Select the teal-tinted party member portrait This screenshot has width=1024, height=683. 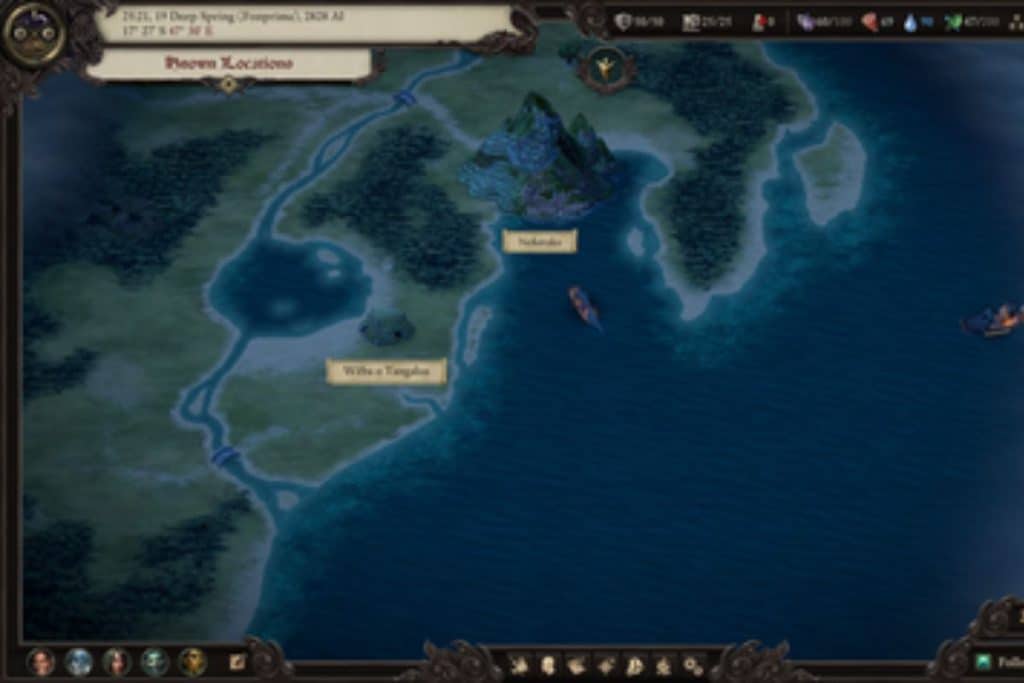click(154, 661)
